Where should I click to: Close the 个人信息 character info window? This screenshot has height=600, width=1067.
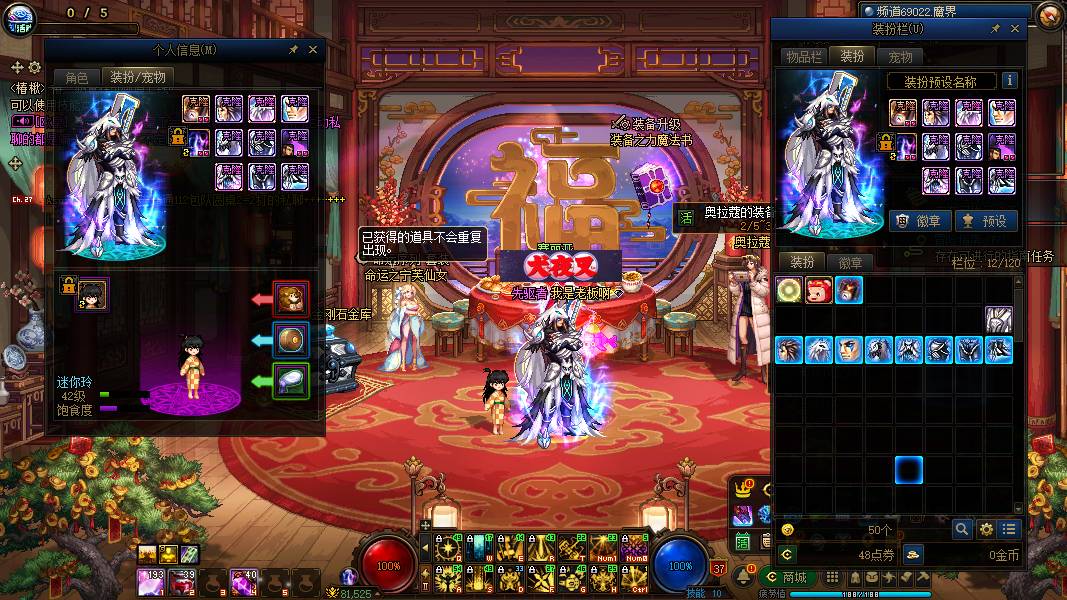(313, 50)
